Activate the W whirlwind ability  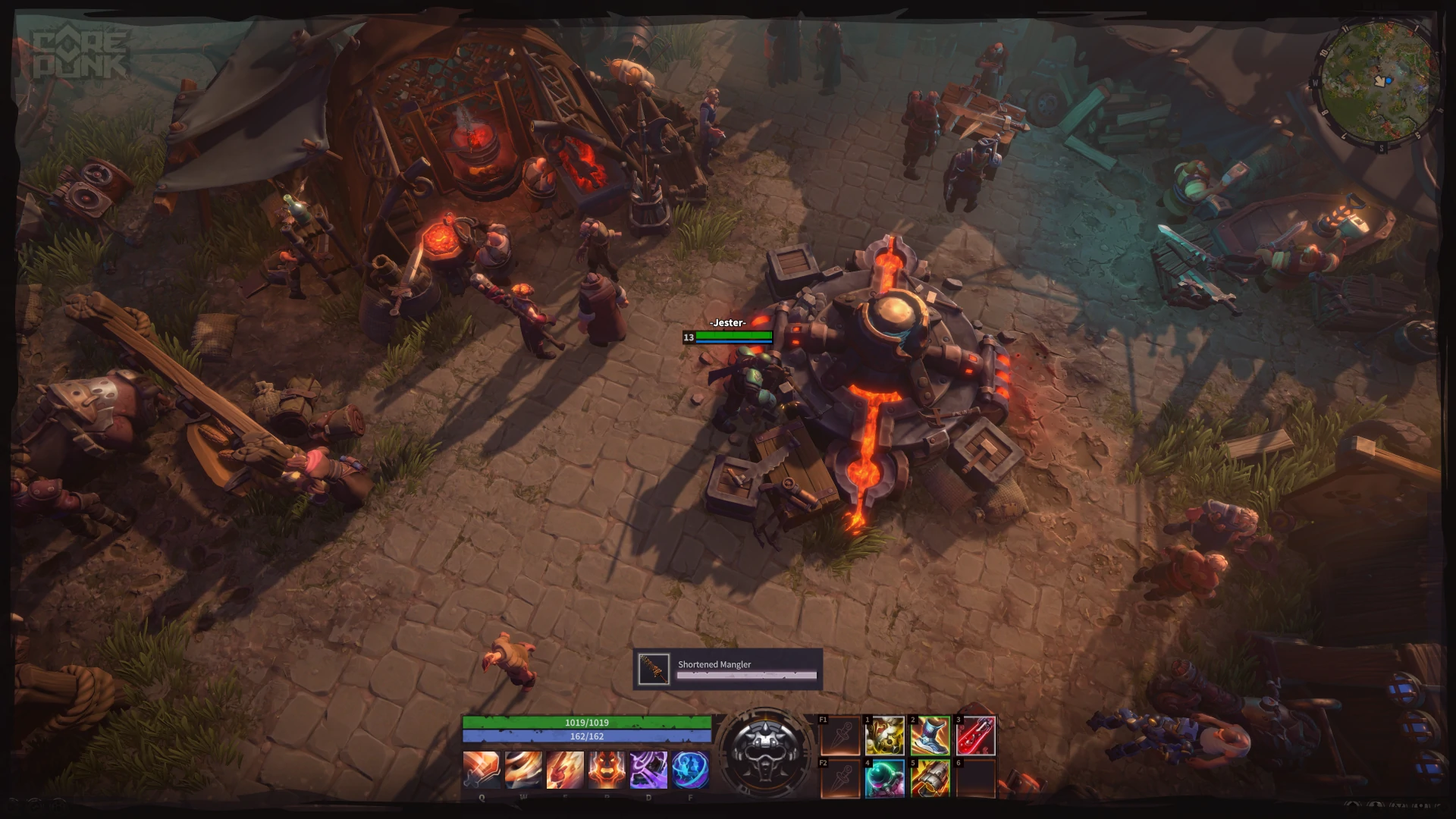coord(524,770)
